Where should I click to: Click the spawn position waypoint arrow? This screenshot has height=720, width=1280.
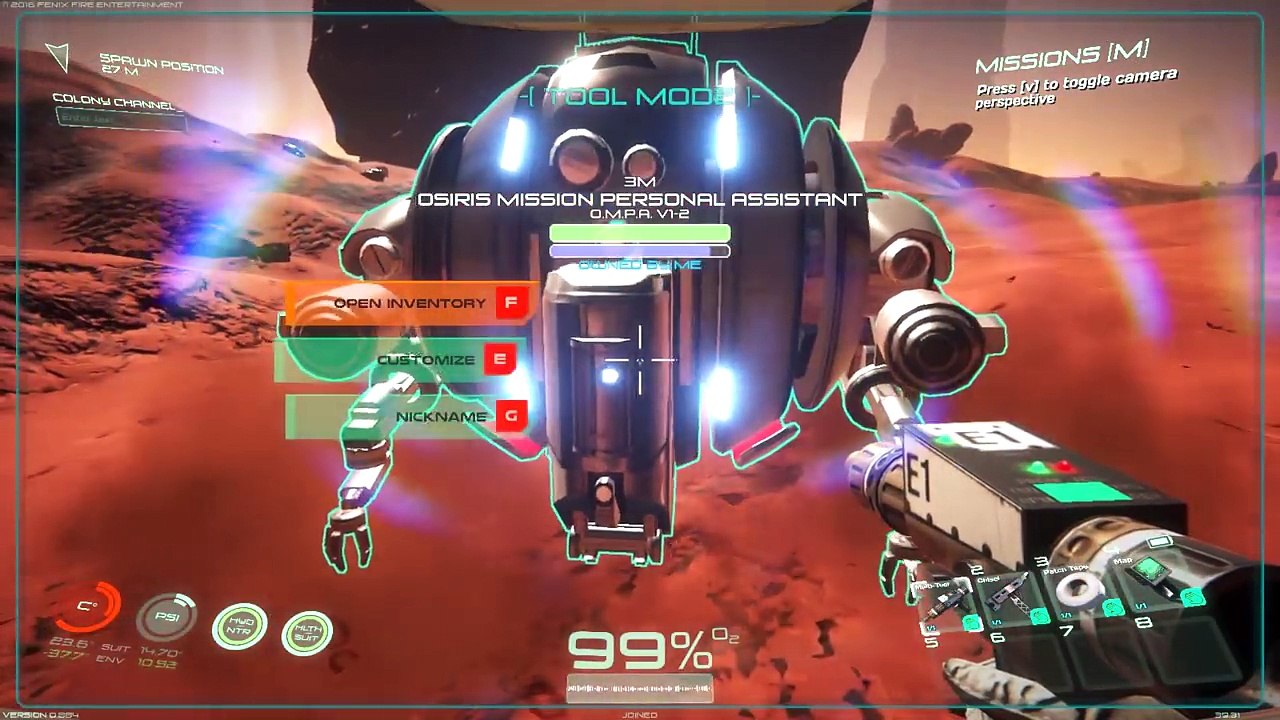coord(58,57)
